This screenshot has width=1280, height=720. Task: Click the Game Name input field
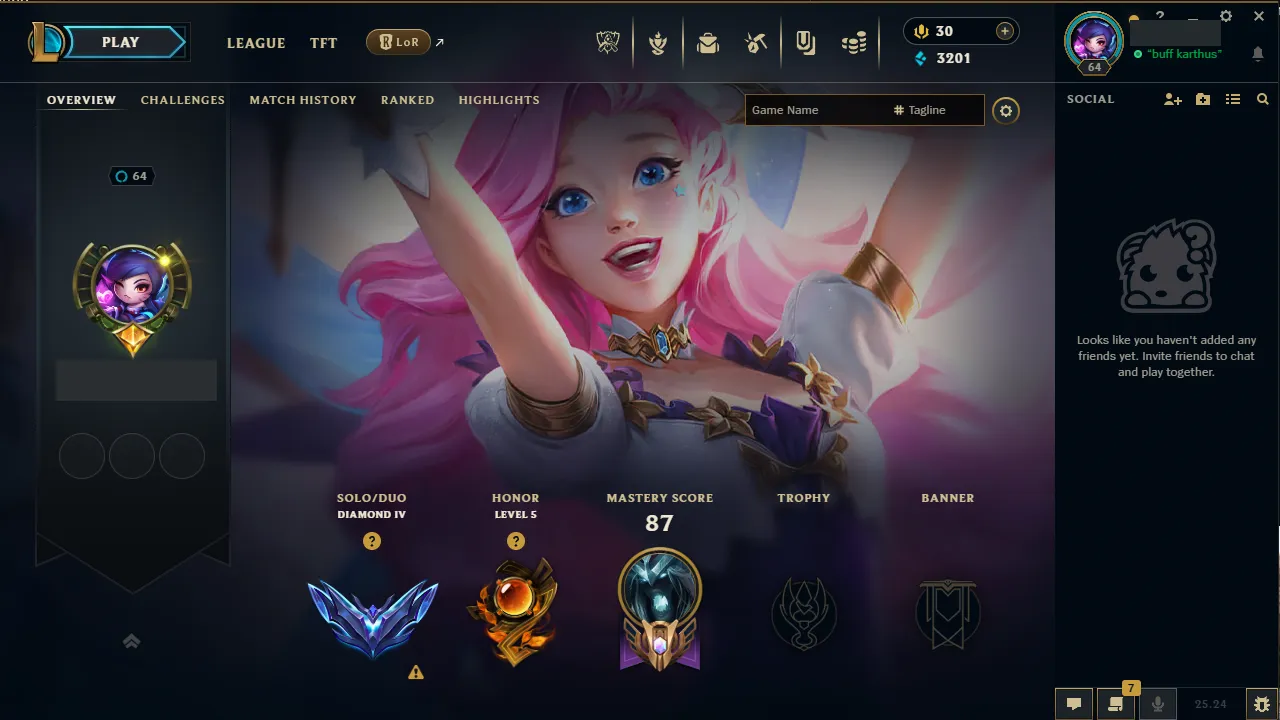click(x=815, y=110)
